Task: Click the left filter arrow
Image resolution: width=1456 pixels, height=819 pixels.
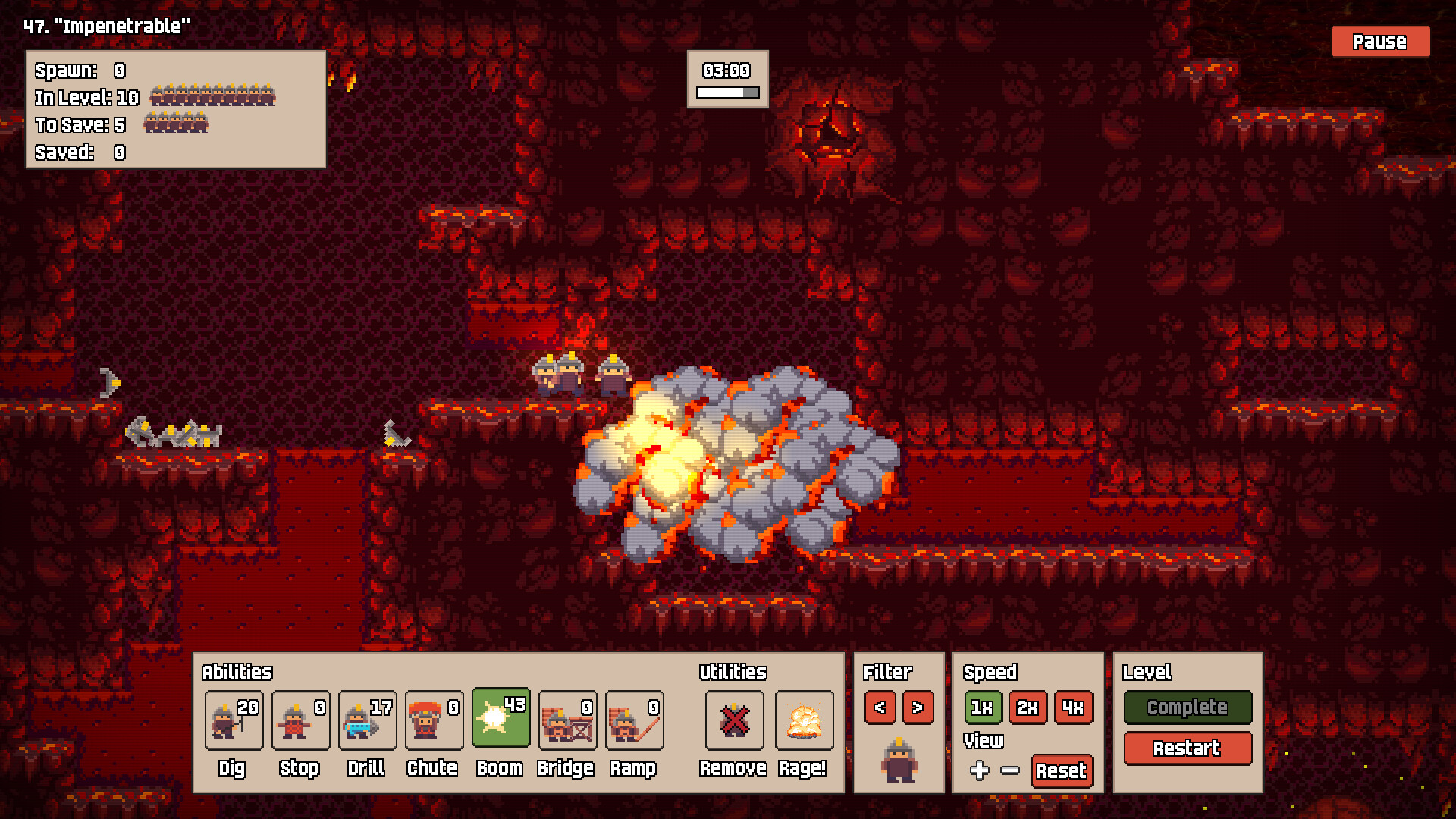Action: (x=880, y=708)
